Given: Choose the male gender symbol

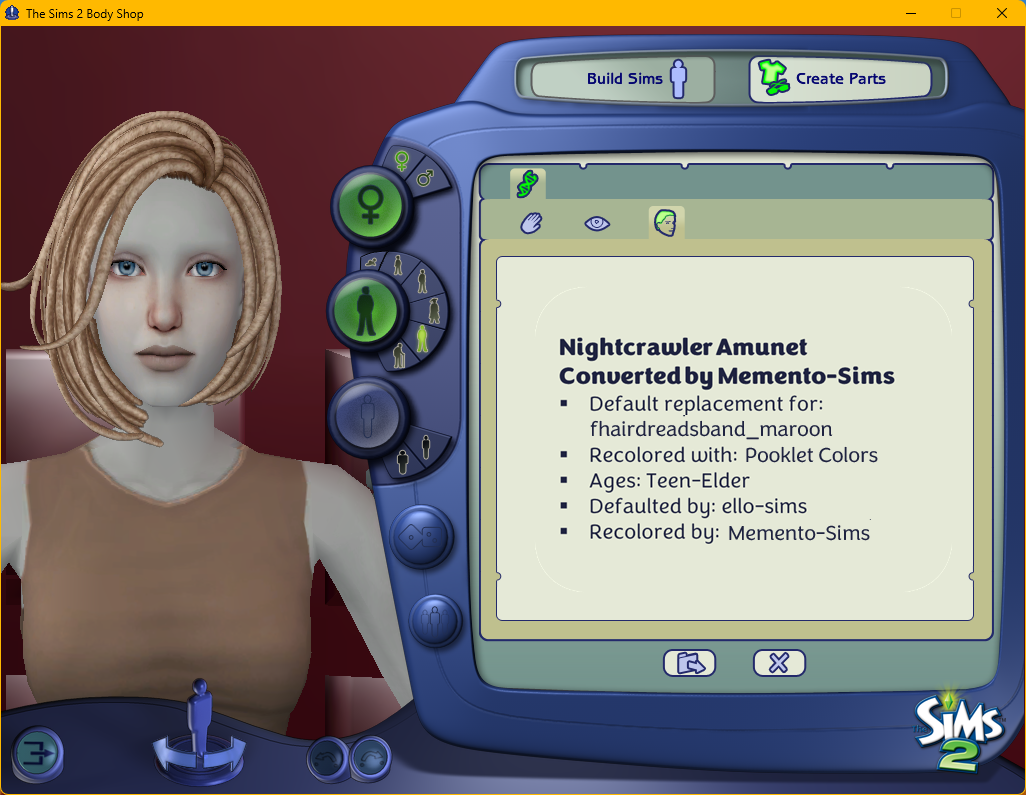Looking at the screenshot, I should click(425, 179).
